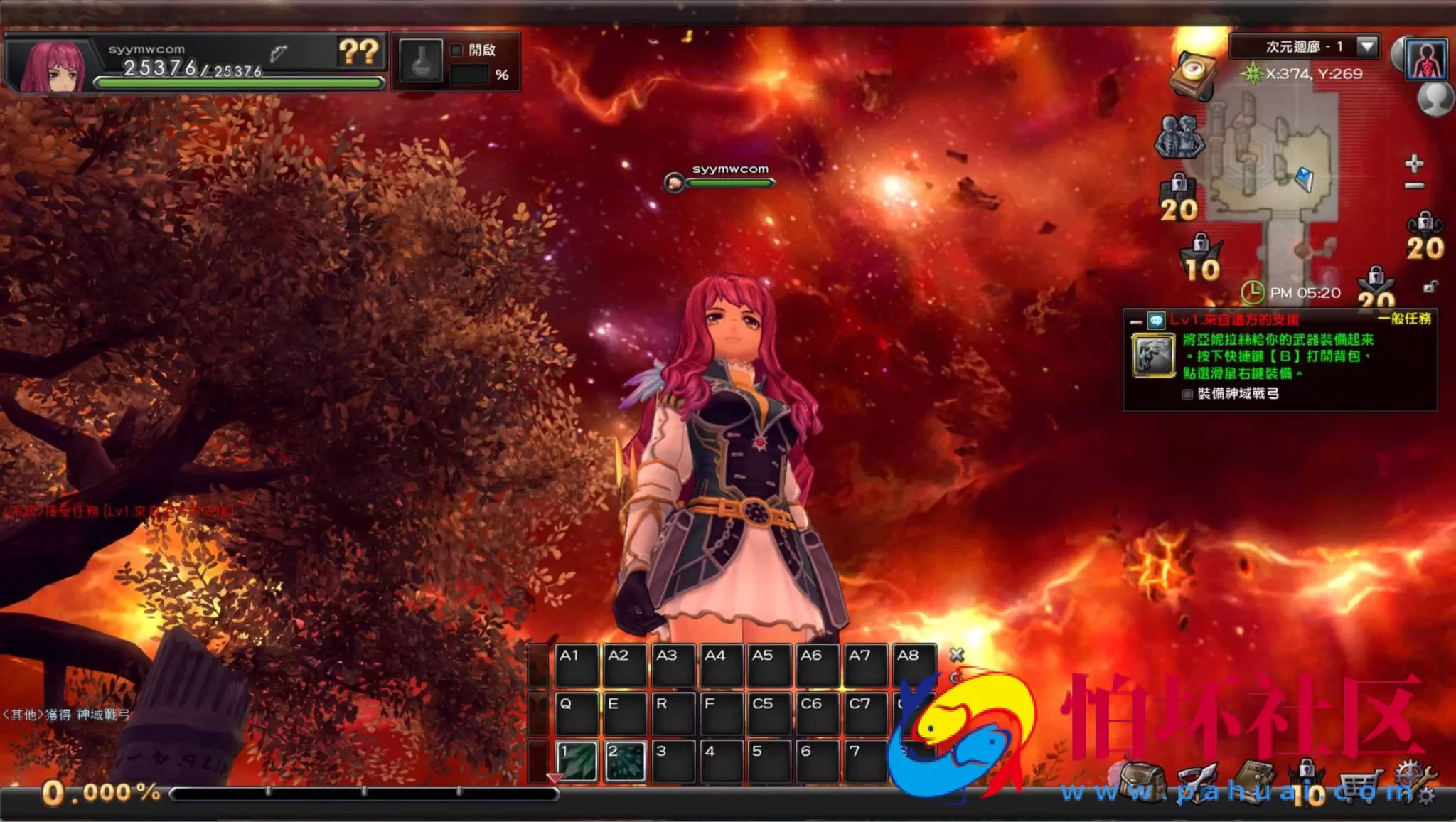Open the 次元迴廊 channel dropdown
The width and height of the screenshot is (1456, 822).
click(1366, 46)
